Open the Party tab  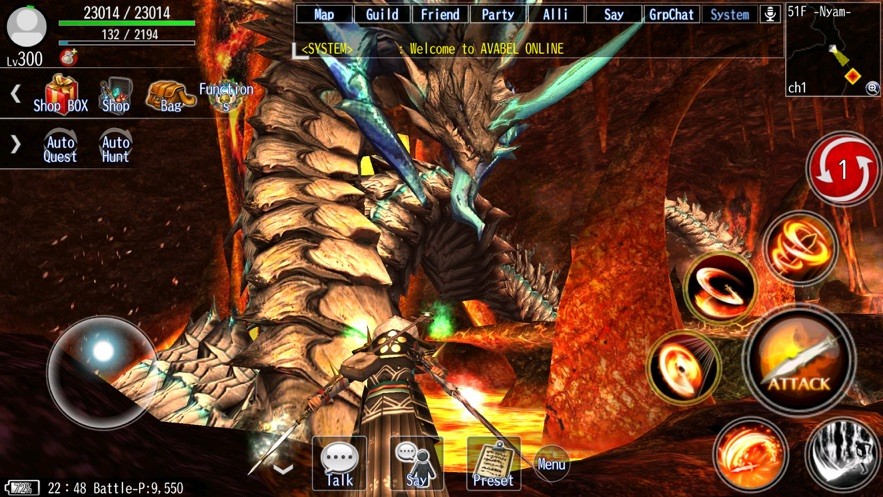click(x=498, y=14)
